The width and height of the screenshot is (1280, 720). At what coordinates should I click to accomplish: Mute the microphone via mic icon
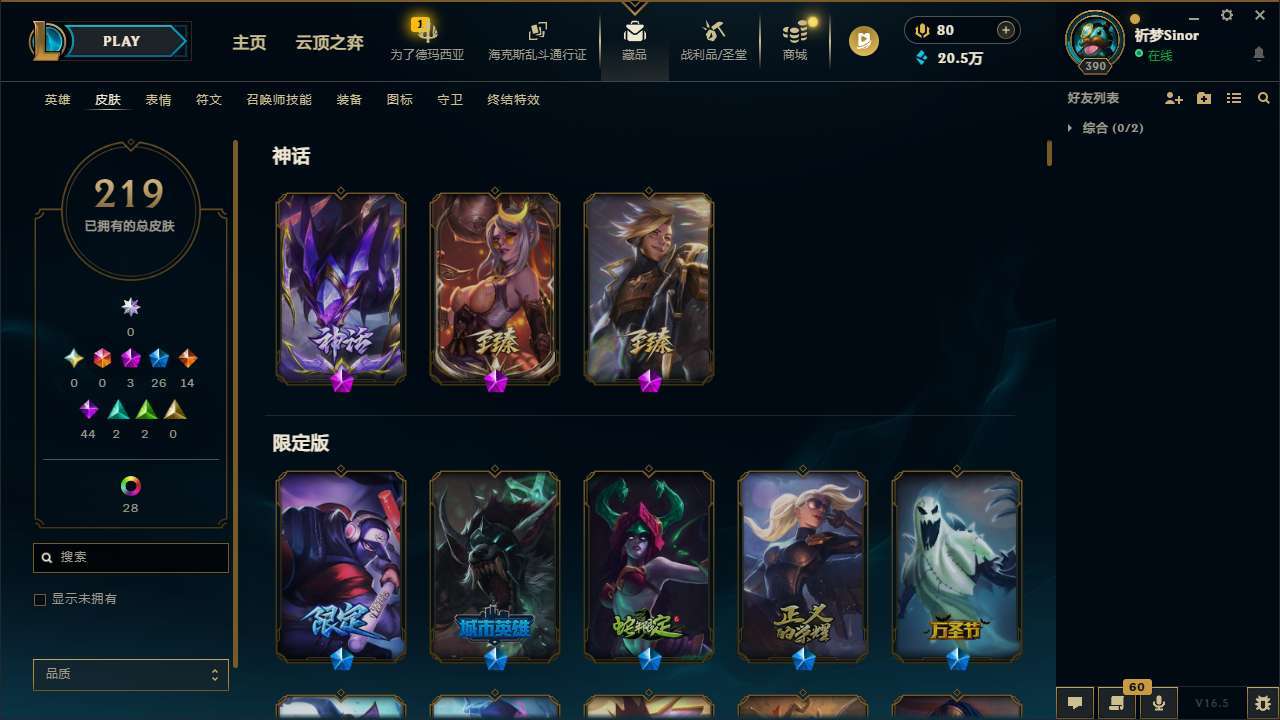1160,703
